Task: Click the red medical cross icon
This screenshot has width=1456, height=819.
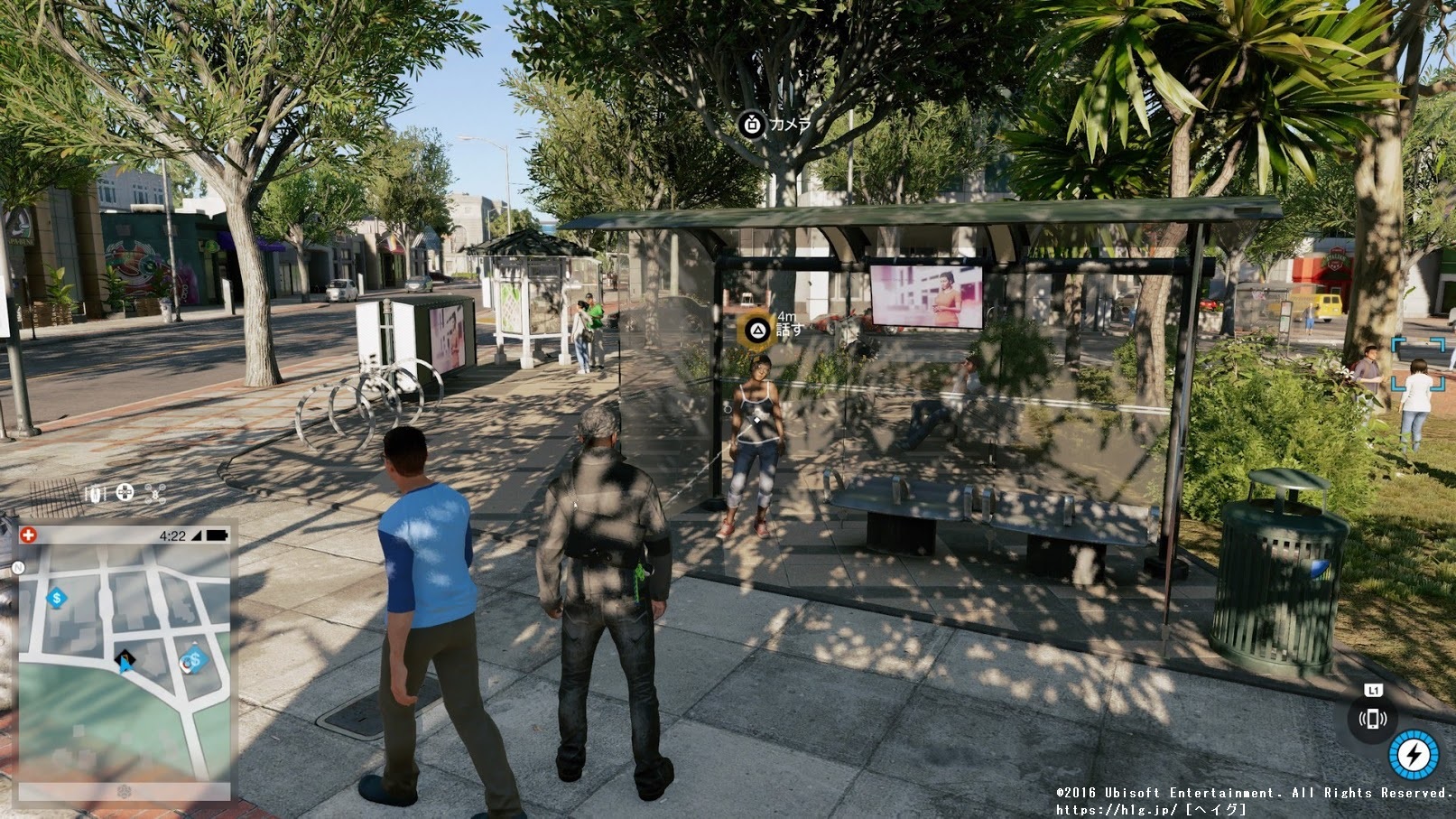Action: pyautogui.click(x=29, y=535)
